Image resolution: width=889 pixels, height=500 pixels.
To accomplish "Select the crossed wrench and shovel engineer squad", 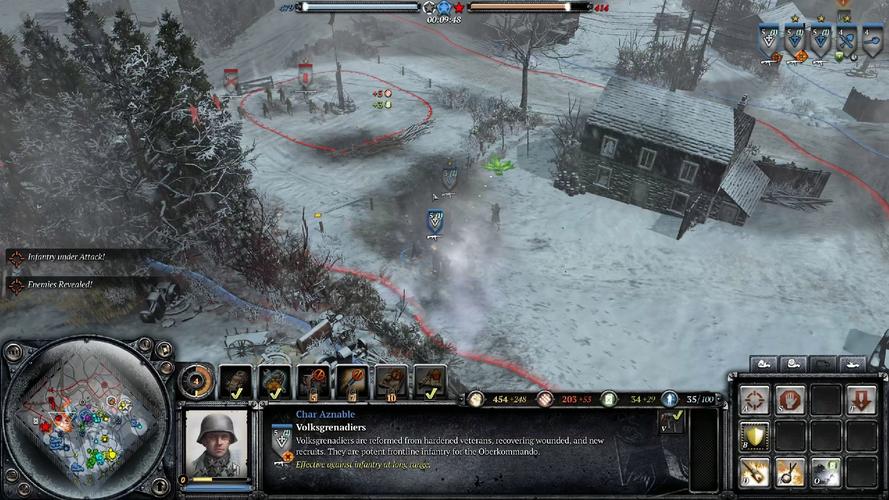I will (846, 42).
